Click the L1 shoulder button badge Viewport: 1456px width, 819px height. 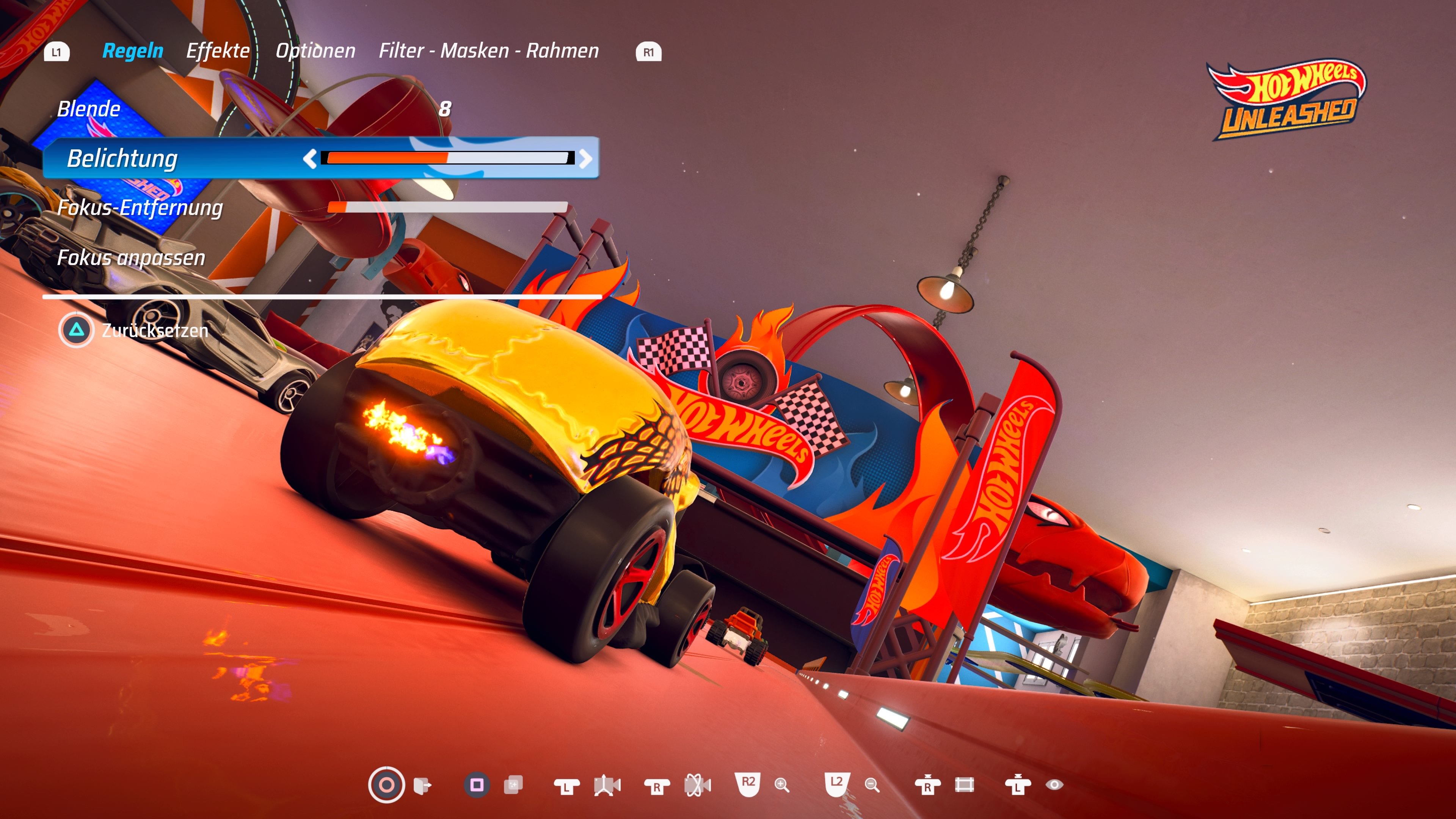56,52
